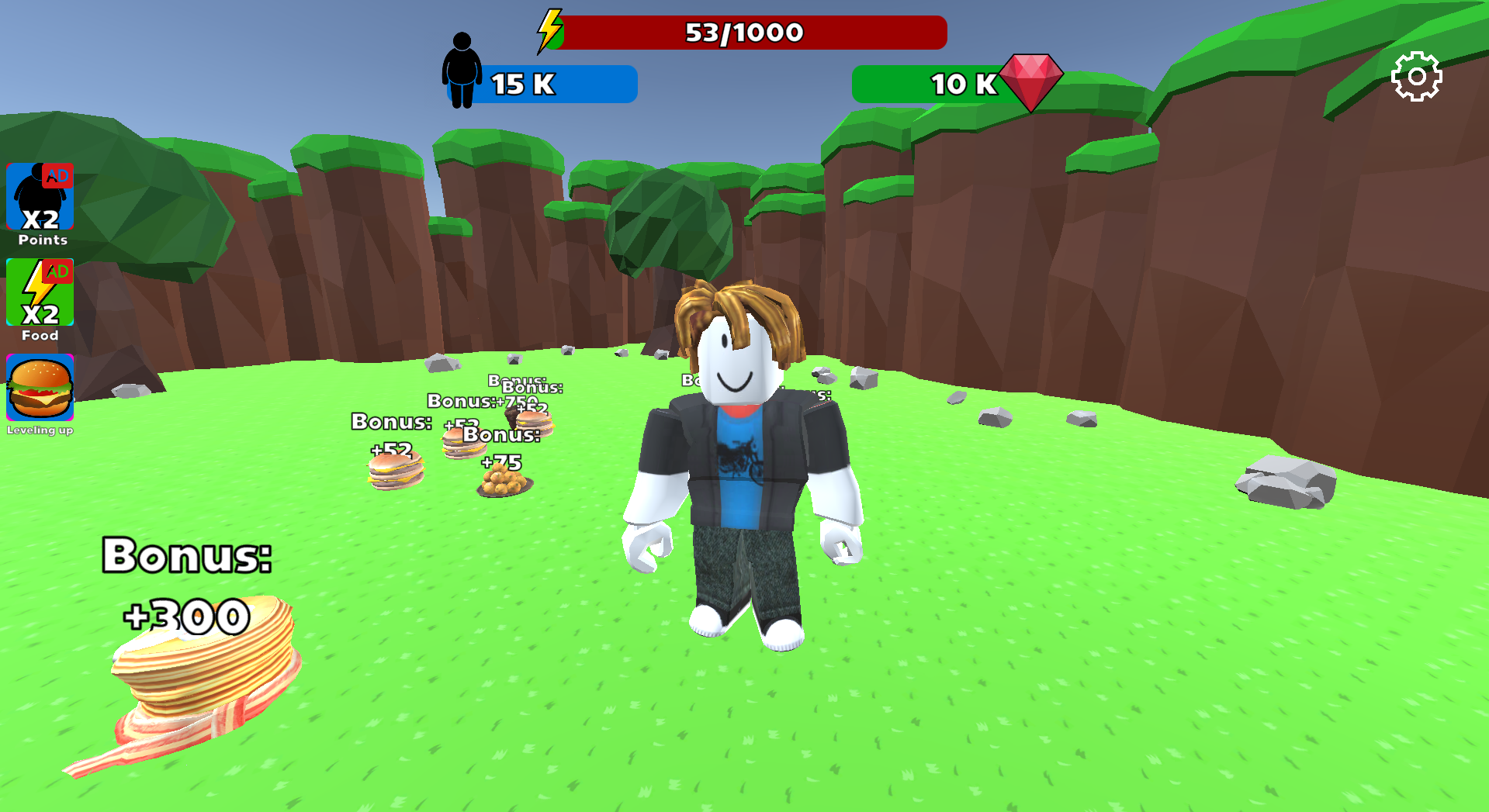This screenshot has width=1489, height=812.
Task: Select the fat person points icon
Action: click(x=463, y=67)
